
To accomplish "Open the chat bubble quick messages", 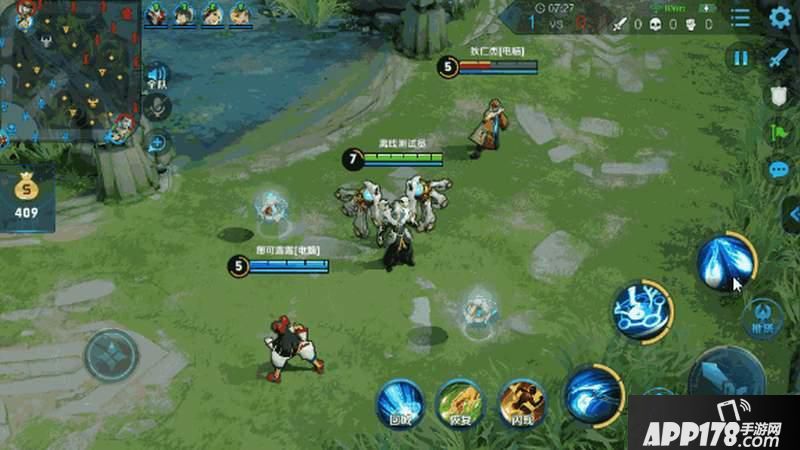I will coord(780,170).
